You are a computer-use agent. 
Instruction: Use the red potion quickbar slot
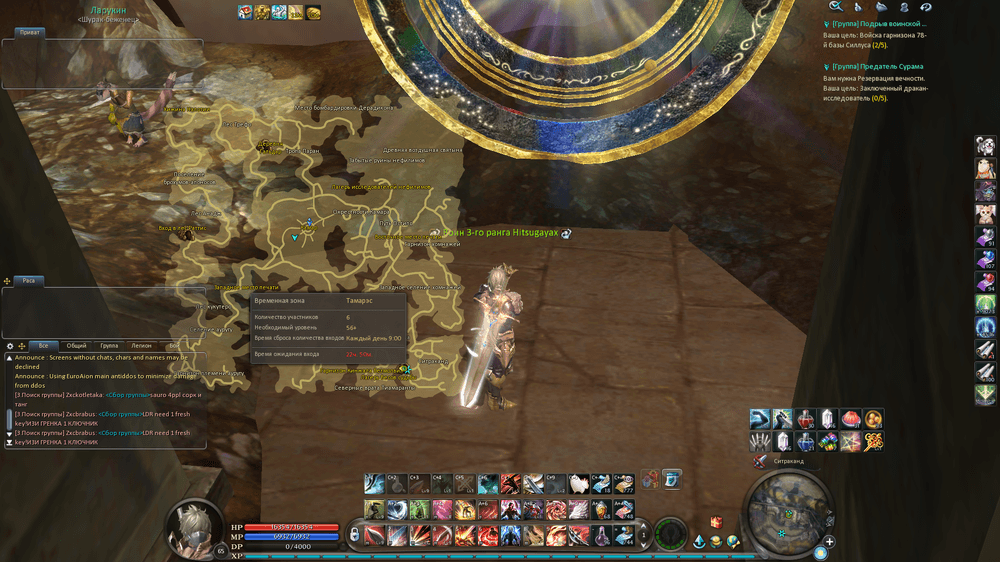(x=806, y=418)
